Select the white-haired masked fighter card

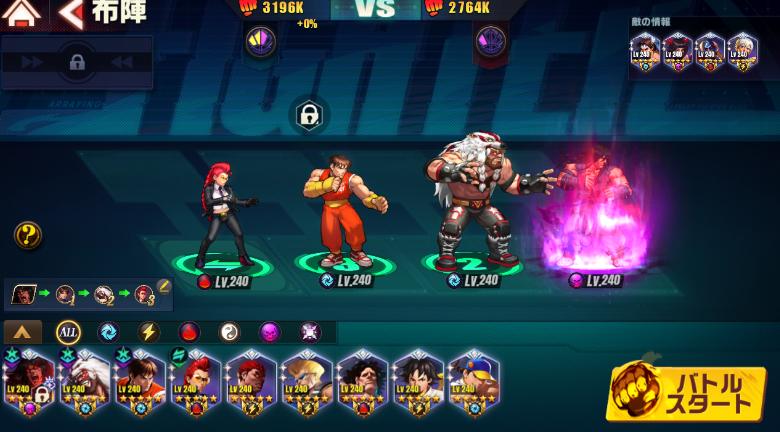click(x=84, y=382)
